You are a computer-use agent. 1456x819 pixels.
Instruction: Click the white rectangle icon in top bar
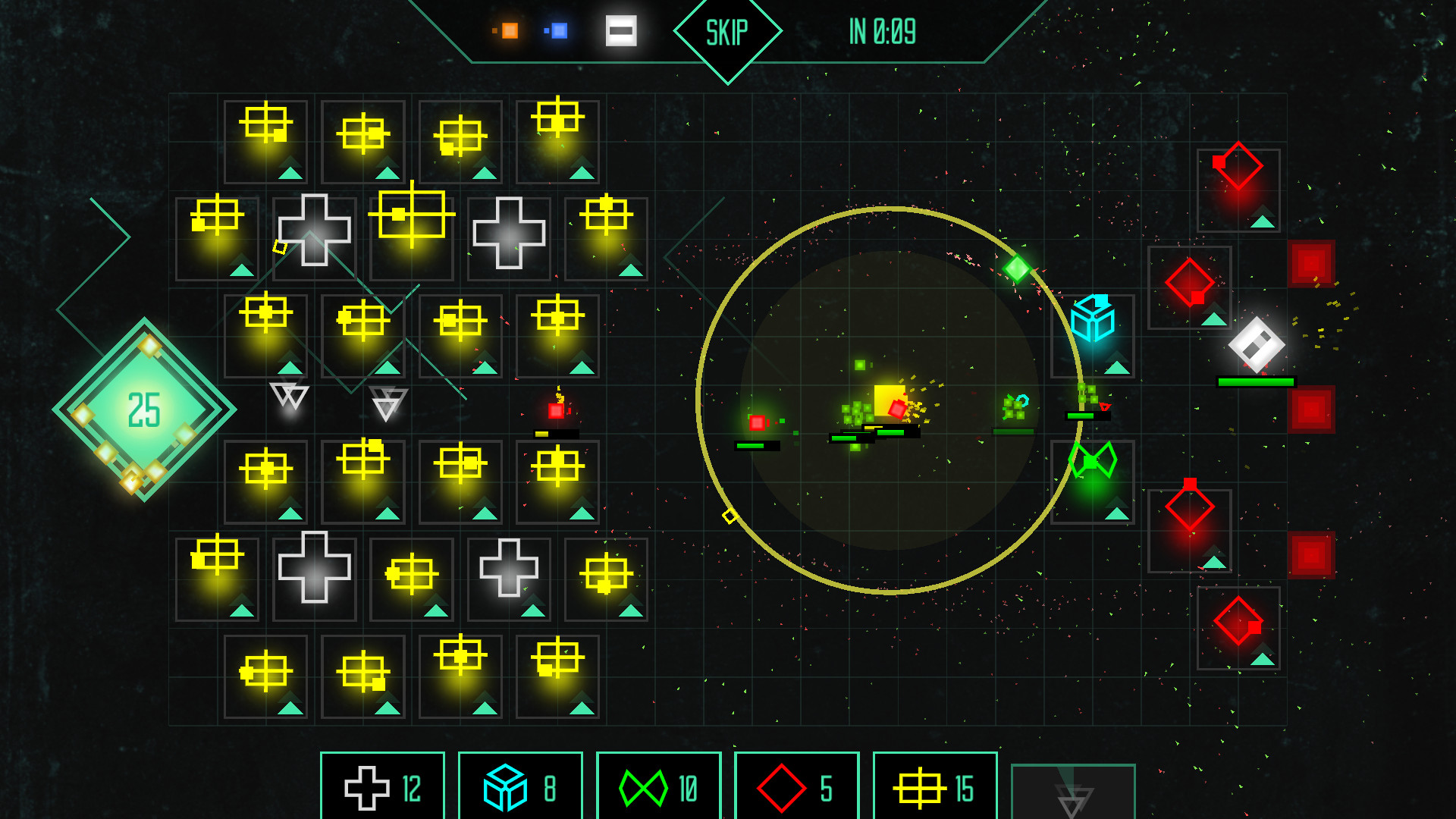[620, 31]
